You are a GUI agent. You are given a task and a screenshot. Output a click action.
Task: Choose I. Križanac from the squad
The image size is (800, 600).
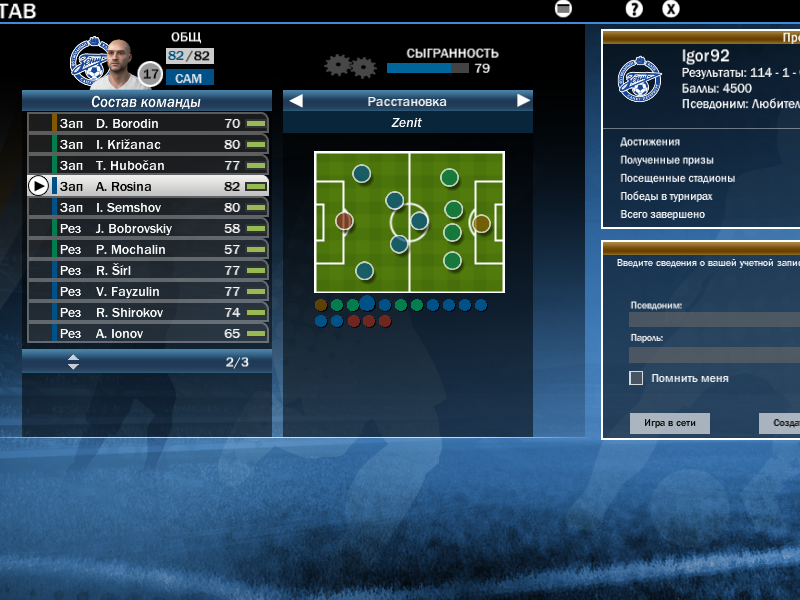pos(148,144)
